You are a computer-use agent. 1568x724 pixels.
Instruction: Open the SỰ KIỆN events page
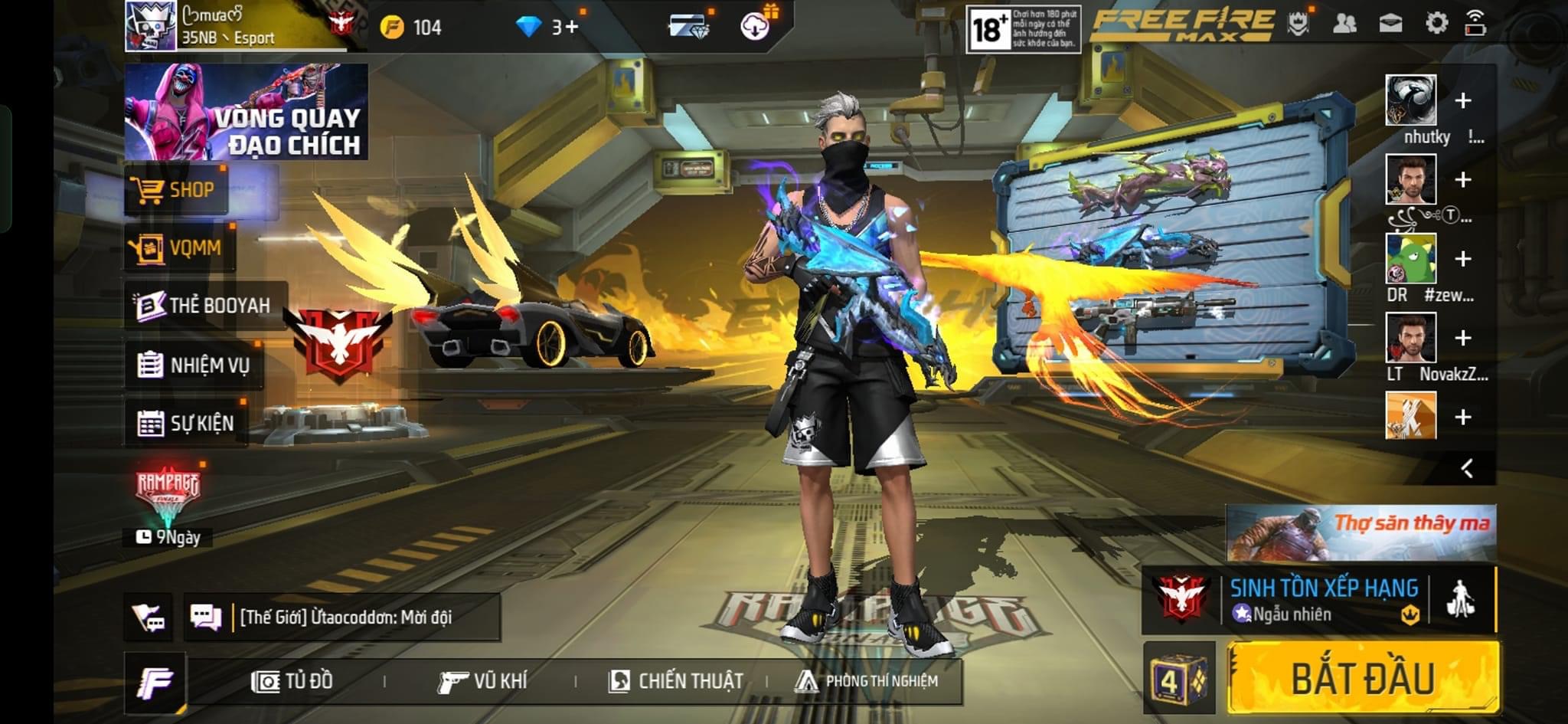[x=186, y=422]
